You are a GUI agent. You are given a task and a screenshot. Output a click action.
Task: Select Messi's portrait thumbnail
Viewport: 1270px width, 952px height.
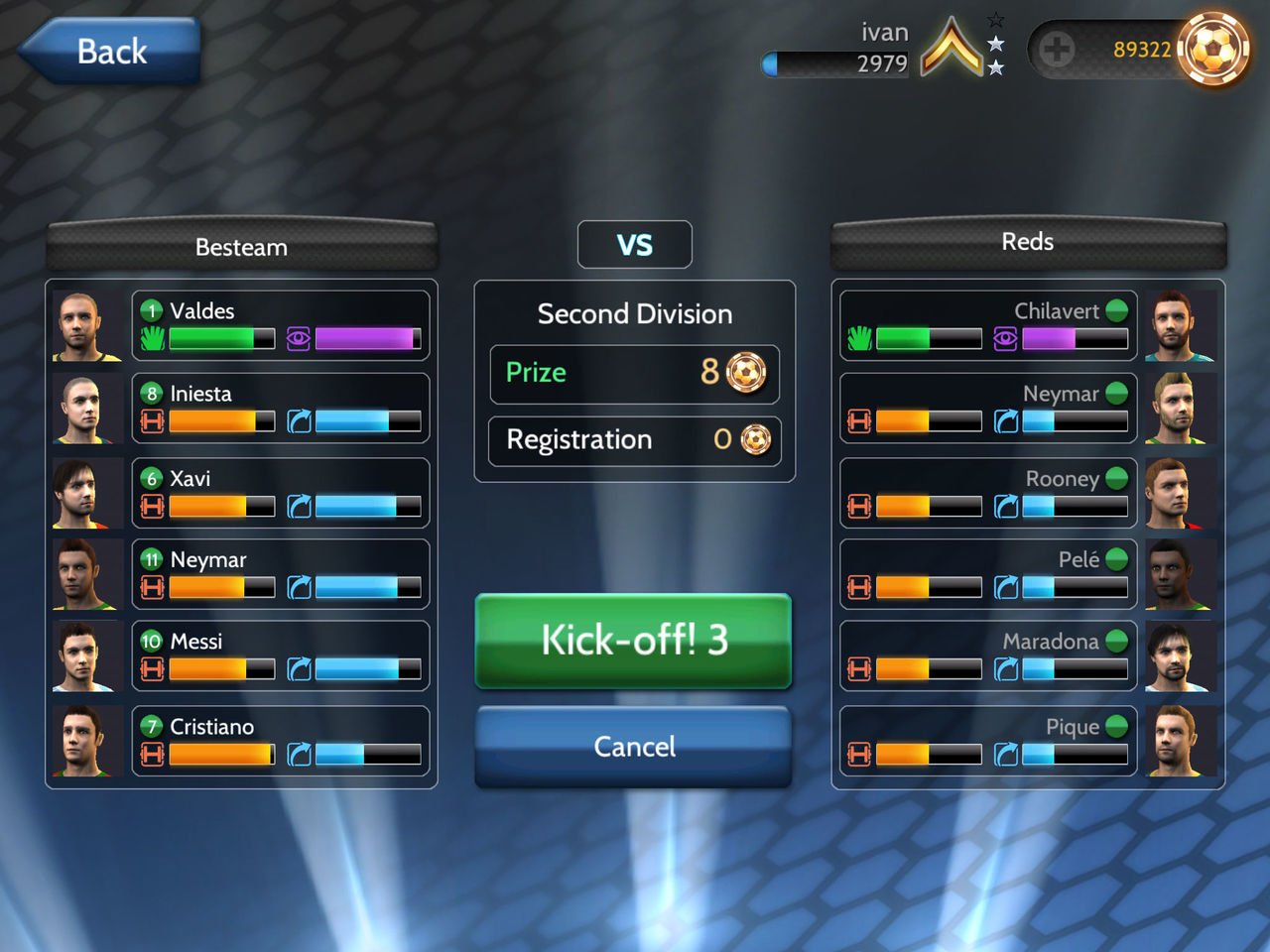(x=85, y=656)
